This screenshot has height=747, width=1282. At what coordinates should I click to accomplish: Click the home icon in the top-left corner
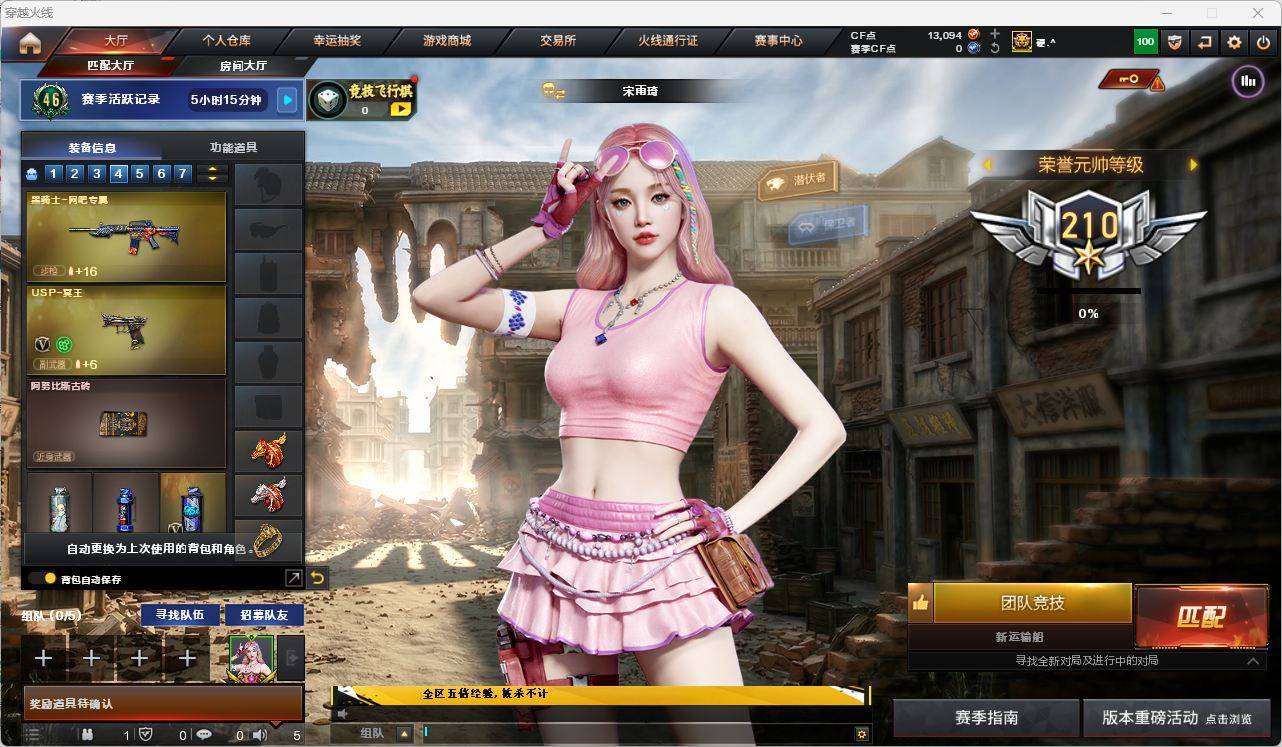coord(27,42)
